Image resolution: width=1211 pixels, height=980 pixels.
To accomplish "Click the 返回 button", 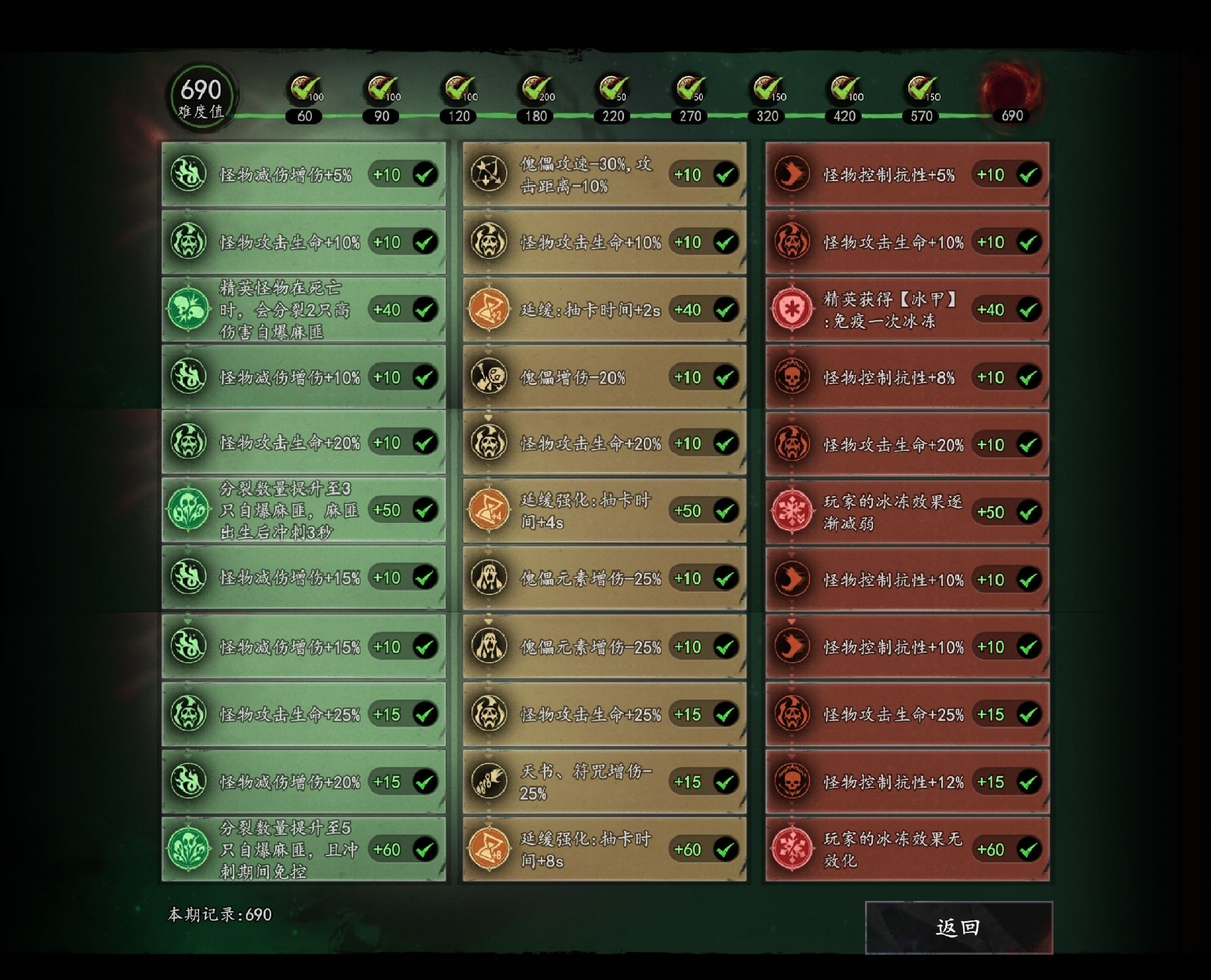I will 958,927.
